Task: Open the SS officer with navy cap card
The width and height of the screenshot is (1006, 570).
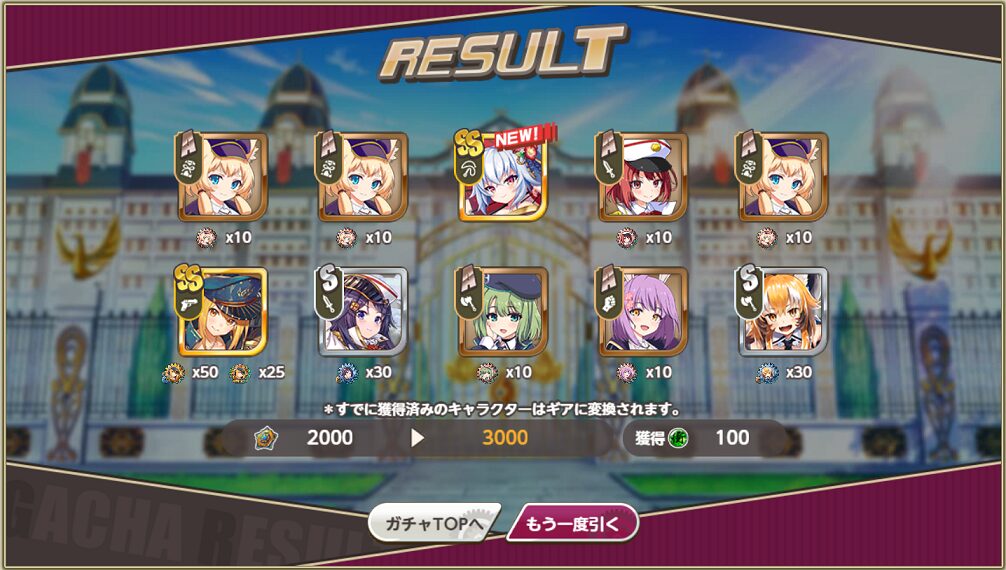Action: pos(222,311)
